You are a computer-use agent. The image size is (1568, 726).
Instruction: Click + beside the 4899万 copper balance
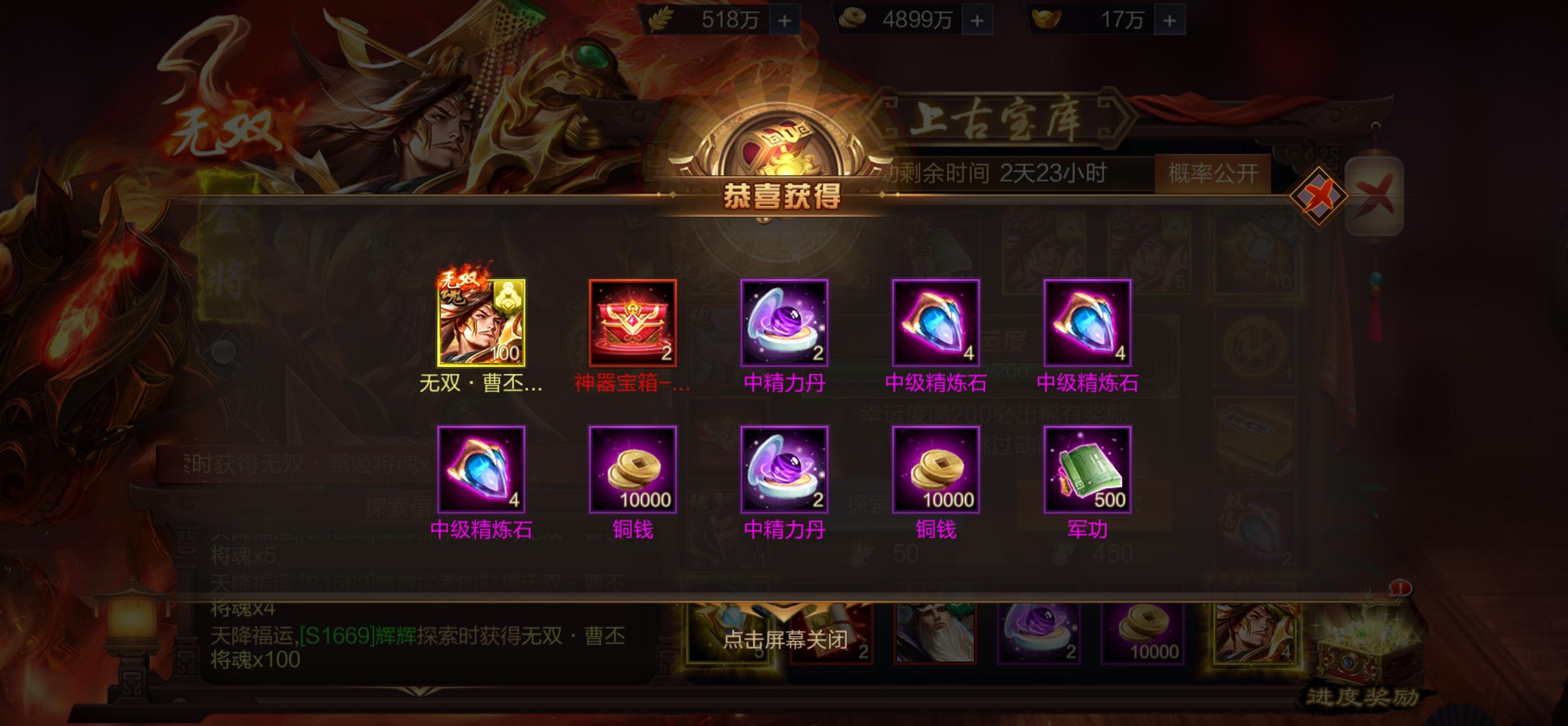(978, 20)
